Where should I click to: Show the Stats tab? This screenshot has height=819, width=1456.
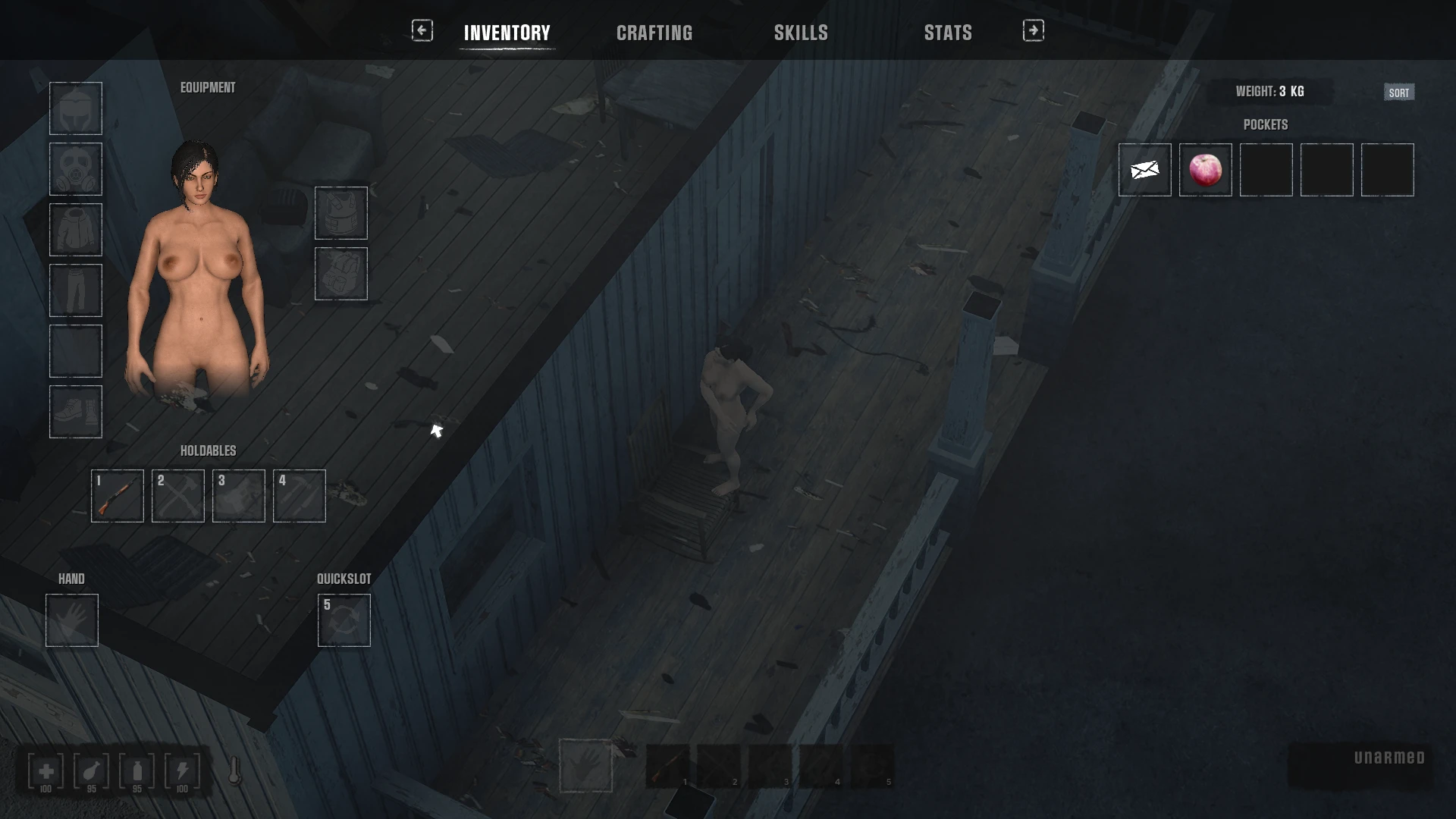[x=948, y=33]
